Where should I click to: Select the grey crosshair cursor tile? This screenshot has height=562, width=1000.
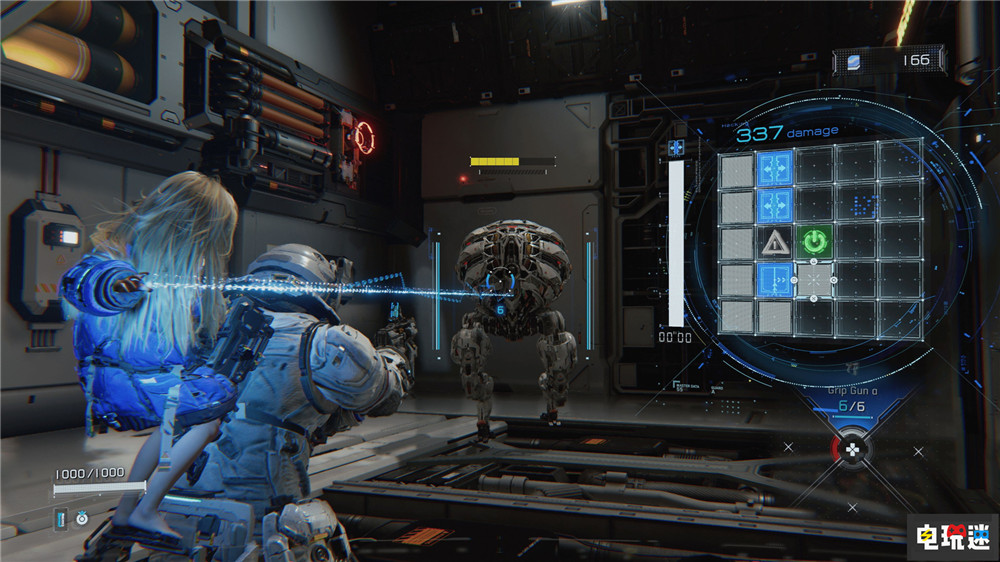(x=813, y=280)
